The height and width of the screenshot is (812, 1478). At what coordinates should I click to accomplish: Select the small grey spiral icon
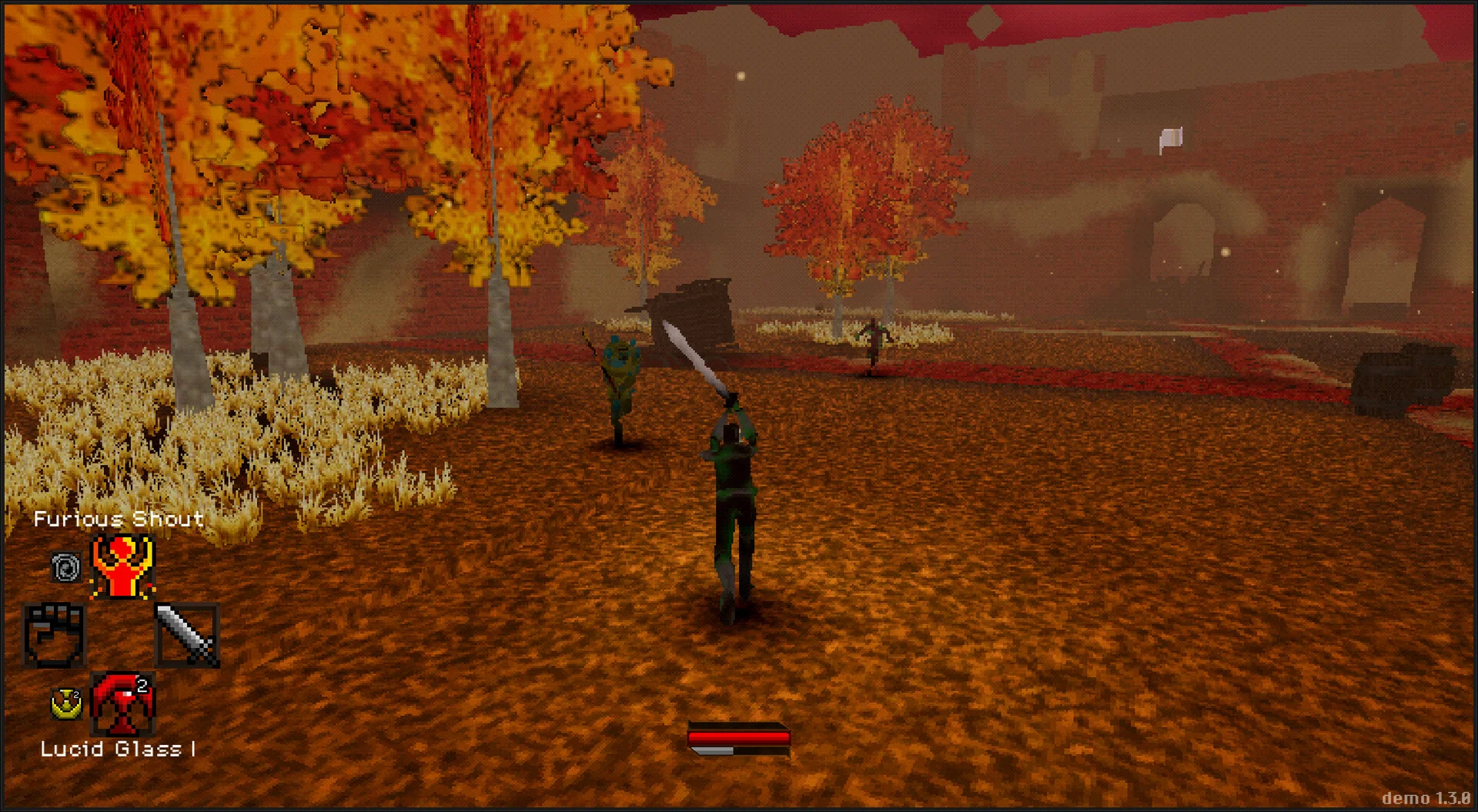point(66,568)
